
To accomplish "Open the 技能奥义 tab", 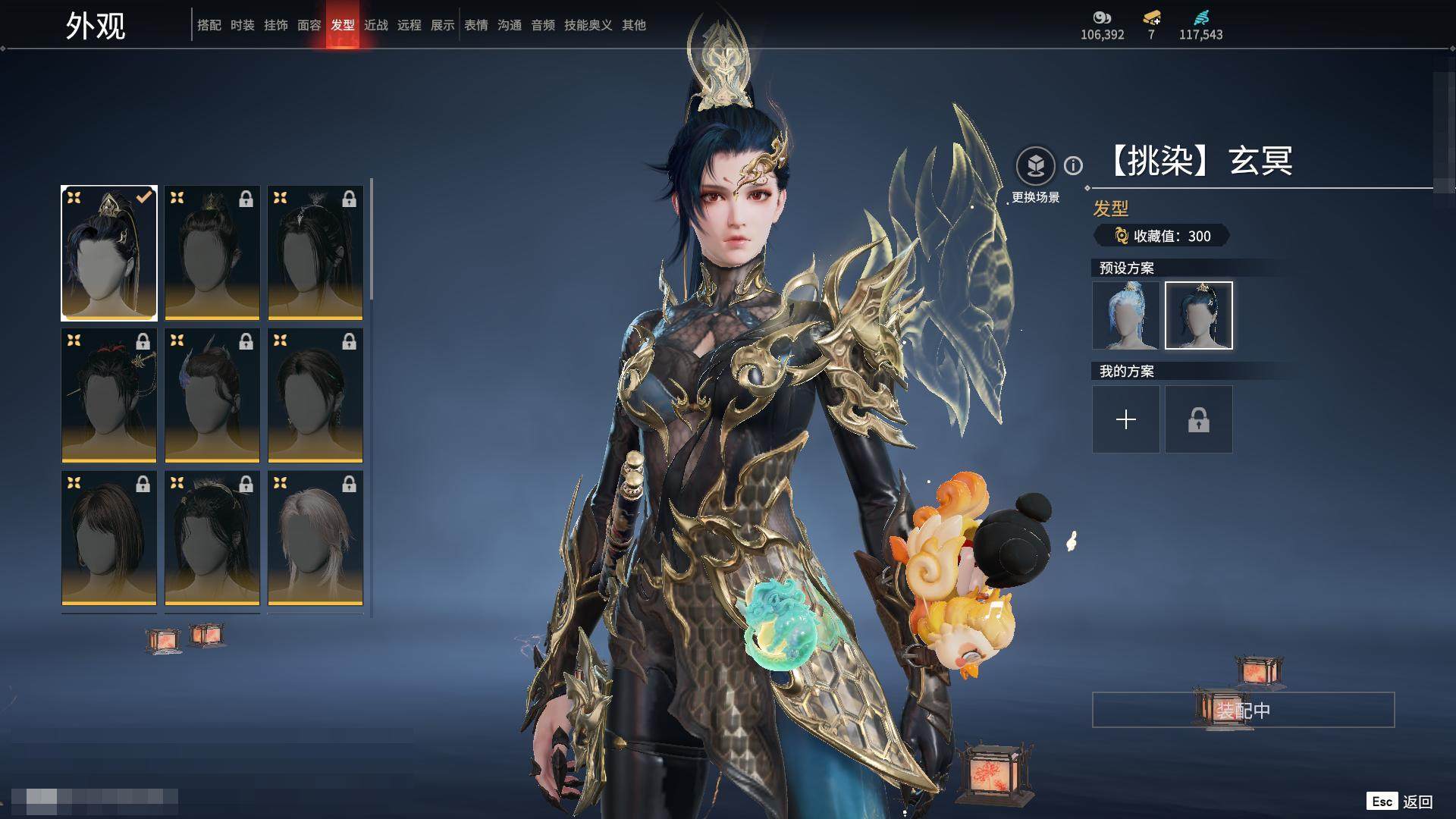I will pos(588,25).
